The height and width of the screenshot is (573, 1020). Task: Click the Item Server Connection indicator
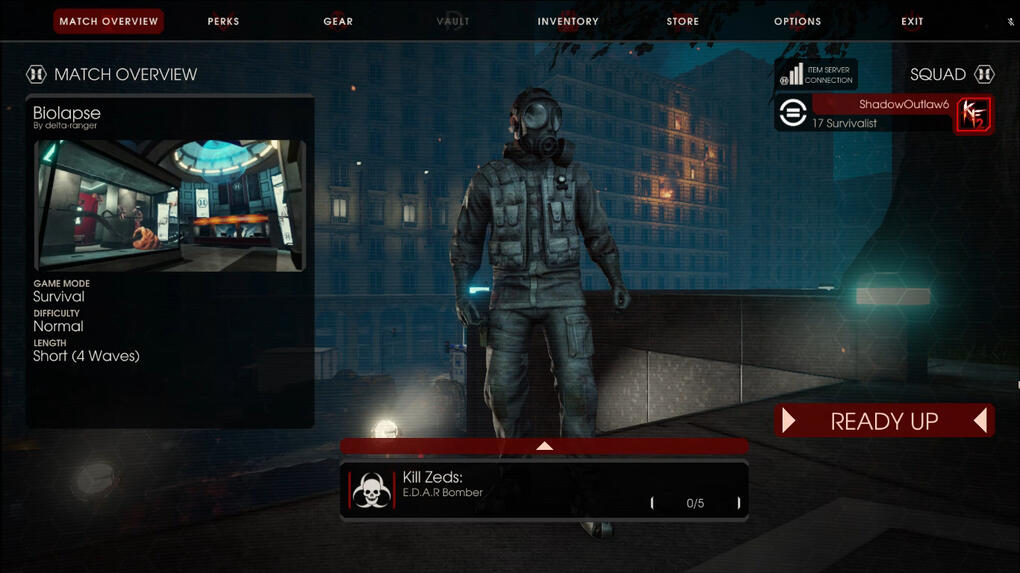tap(816, 74)
